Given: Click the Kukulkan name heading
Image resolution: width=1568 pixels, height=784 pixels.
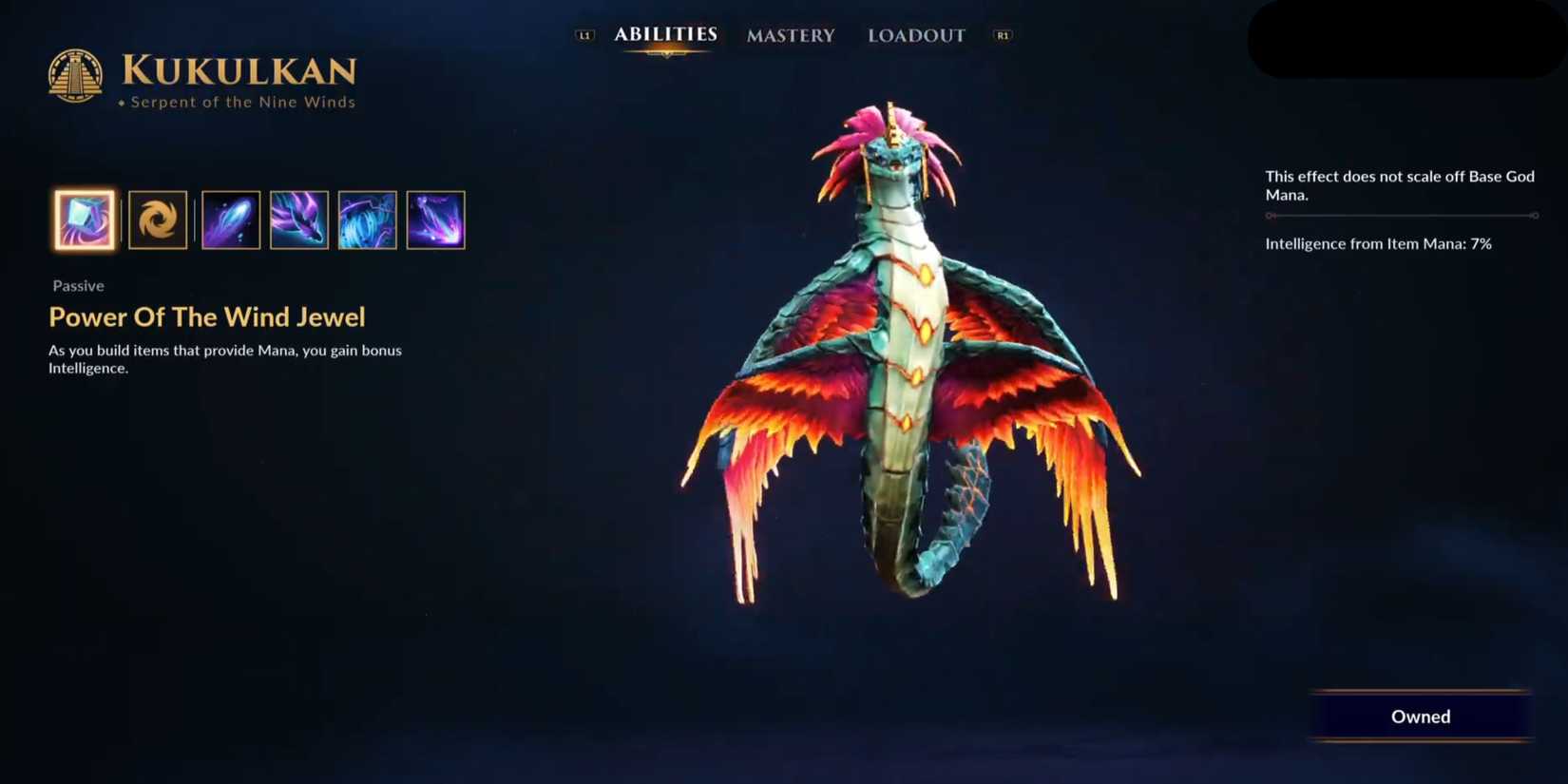Looking at the screenshot, I should [239, 70].
